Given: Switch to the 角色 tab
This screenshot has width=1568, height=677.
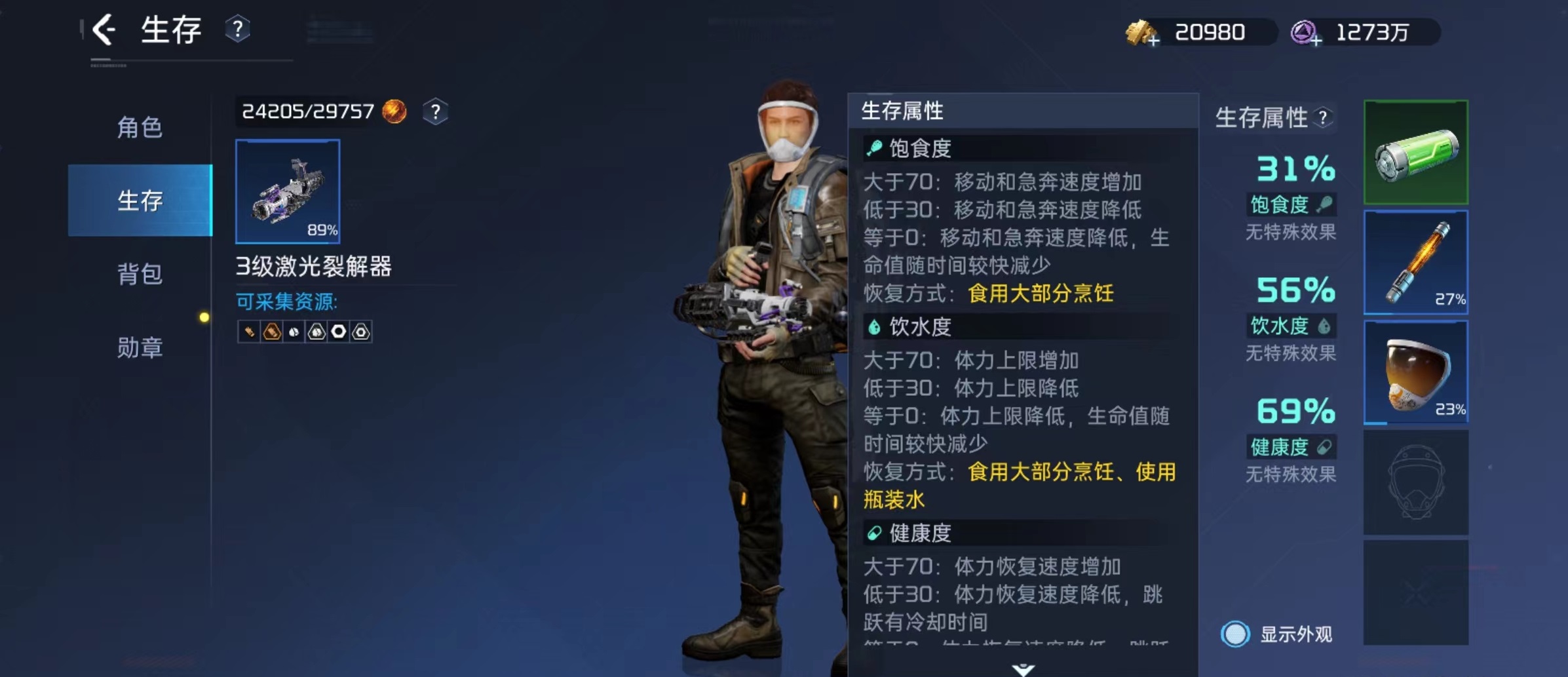Looking at the screenshot, I should click(x=140, y=128).
